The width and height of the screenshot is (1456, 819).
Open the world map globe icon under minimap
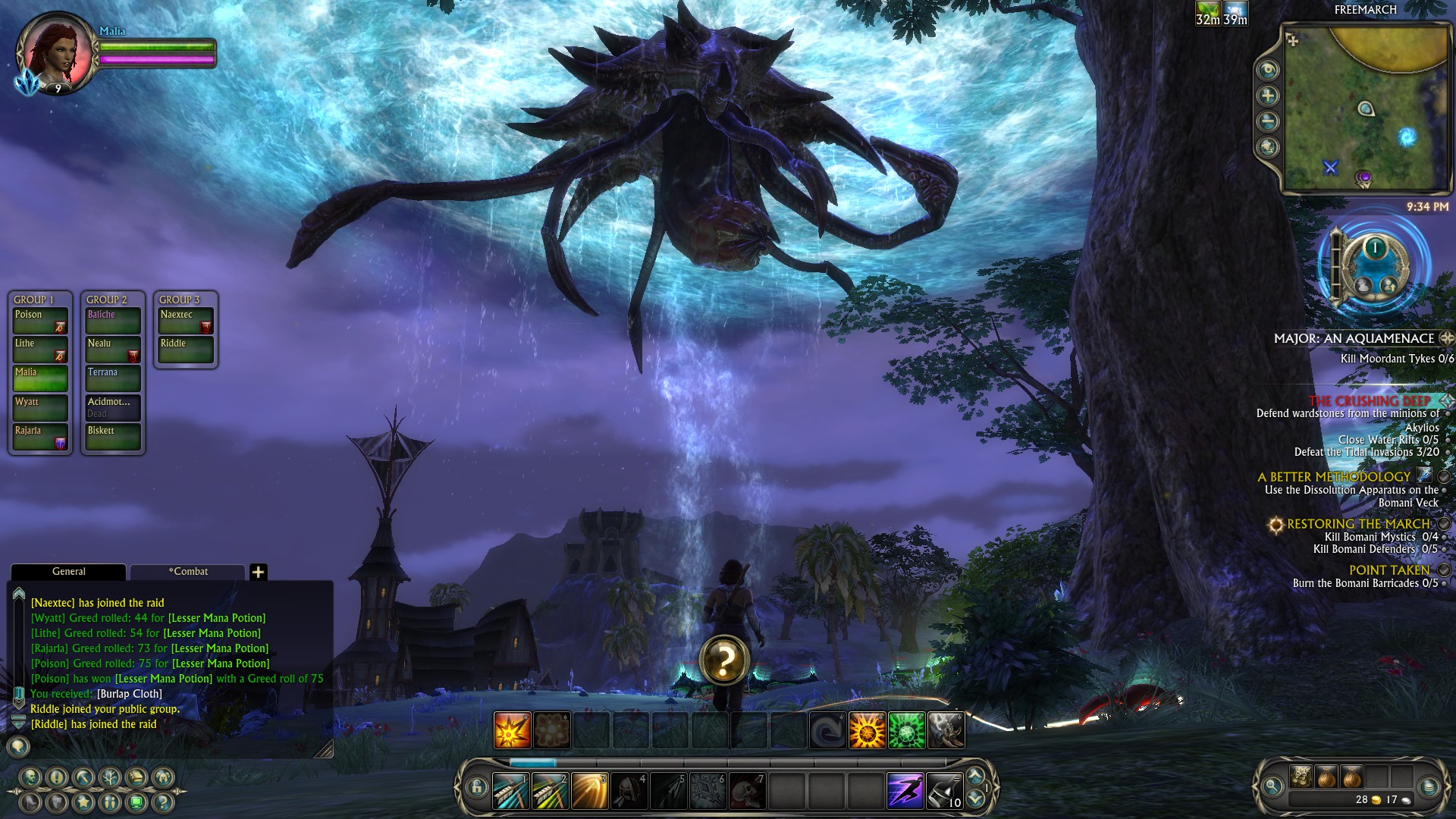pyautogui.click(x=1266, y=144)
